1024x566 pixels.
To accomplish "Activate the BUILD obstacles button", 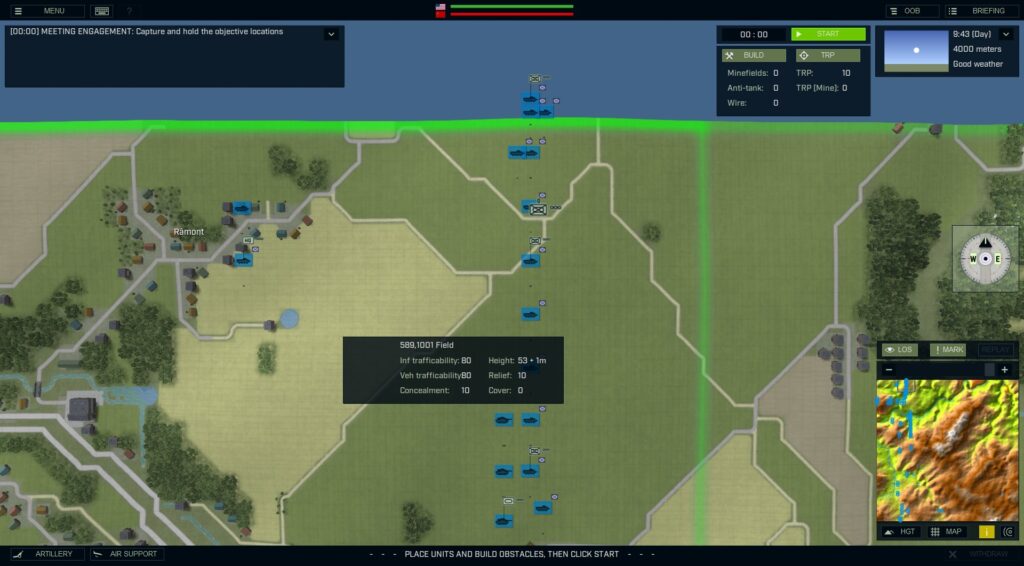I will (x=753, y=55).
